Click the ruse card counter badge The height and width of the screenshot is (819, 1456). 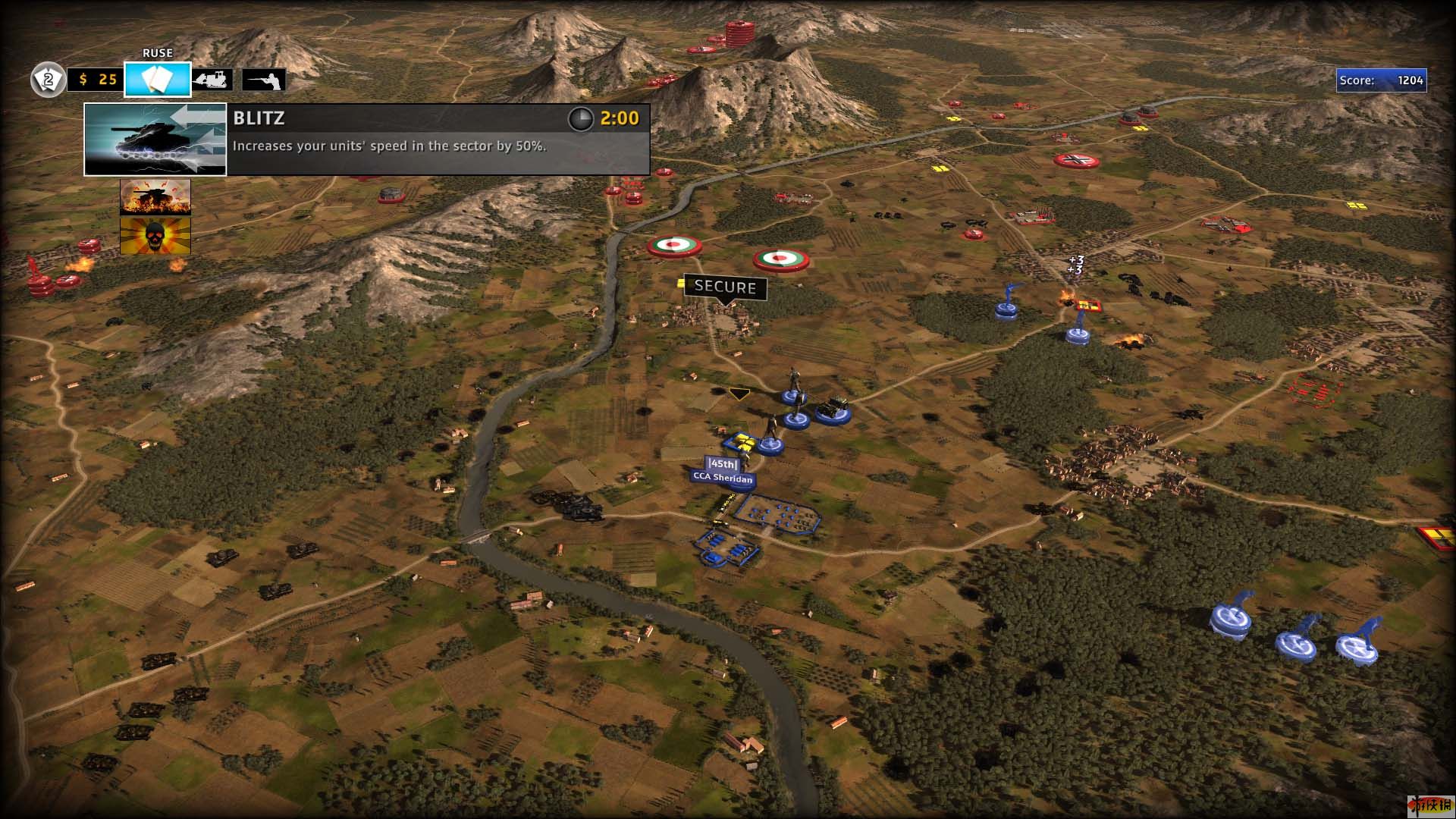point(48,80)
